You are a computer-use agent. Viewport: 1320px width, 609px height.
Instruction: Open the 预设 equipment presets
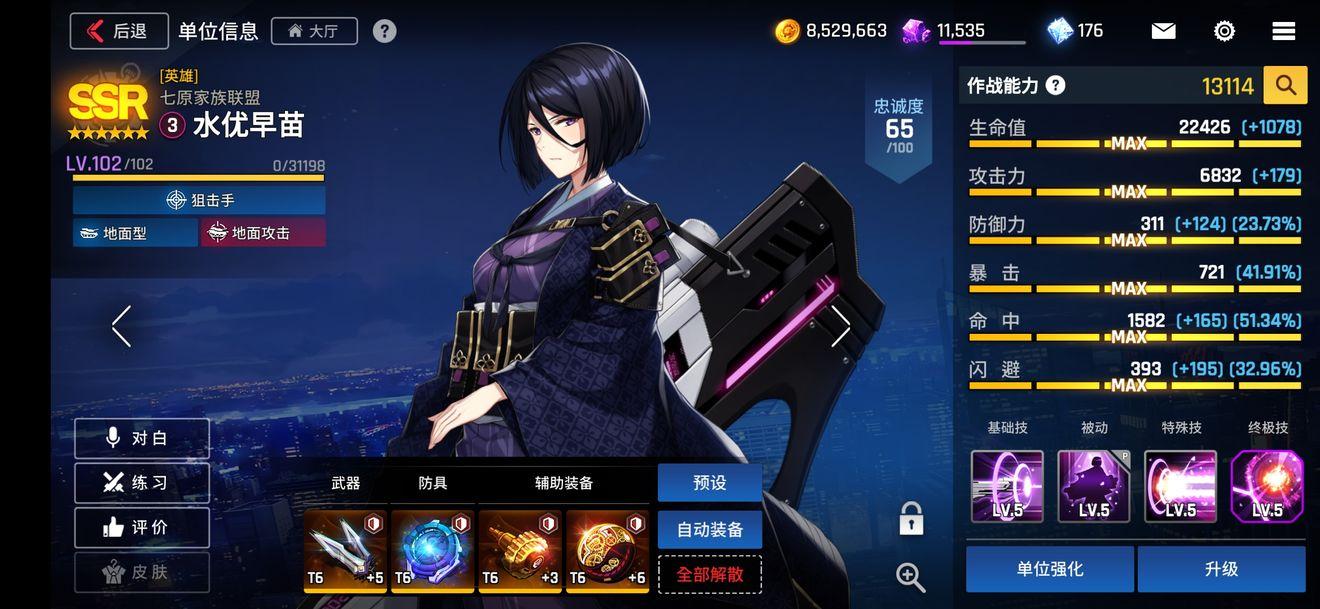(x=709, y=483)
